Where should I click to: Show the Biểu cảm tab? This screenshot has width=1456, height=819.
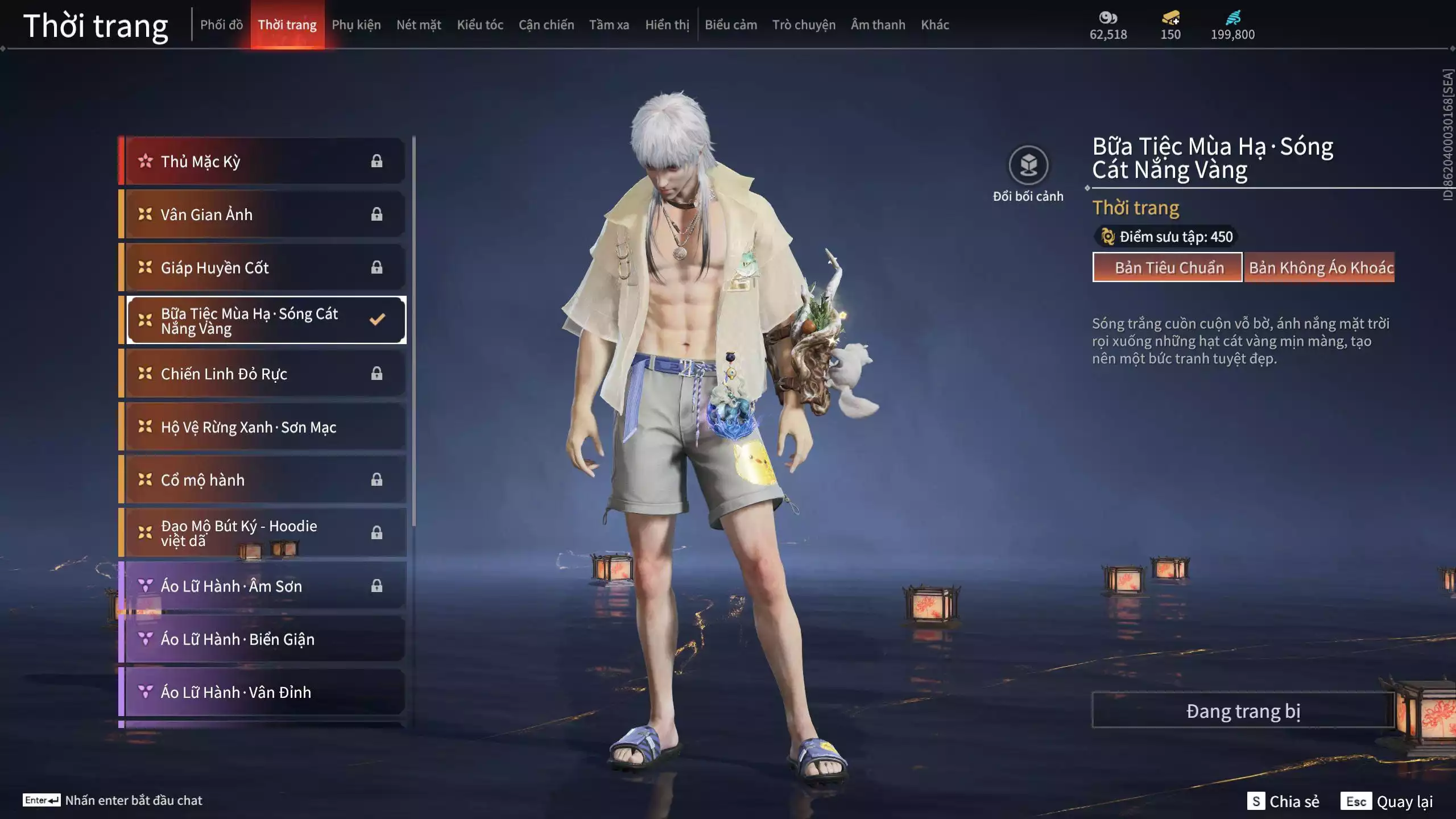pyautogui.click(x=731, y=25)
